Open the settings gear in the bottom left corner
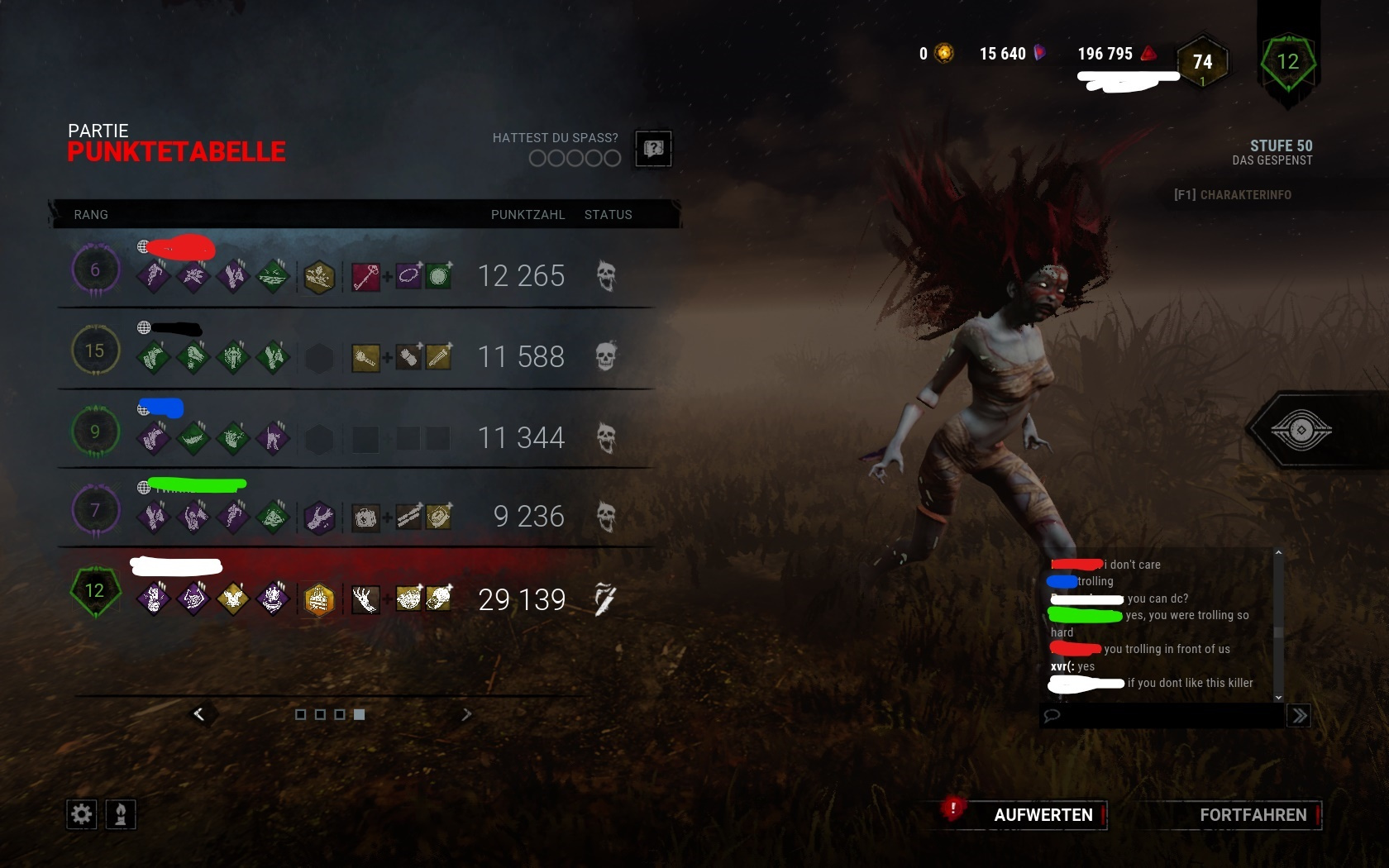 [80, 814]
